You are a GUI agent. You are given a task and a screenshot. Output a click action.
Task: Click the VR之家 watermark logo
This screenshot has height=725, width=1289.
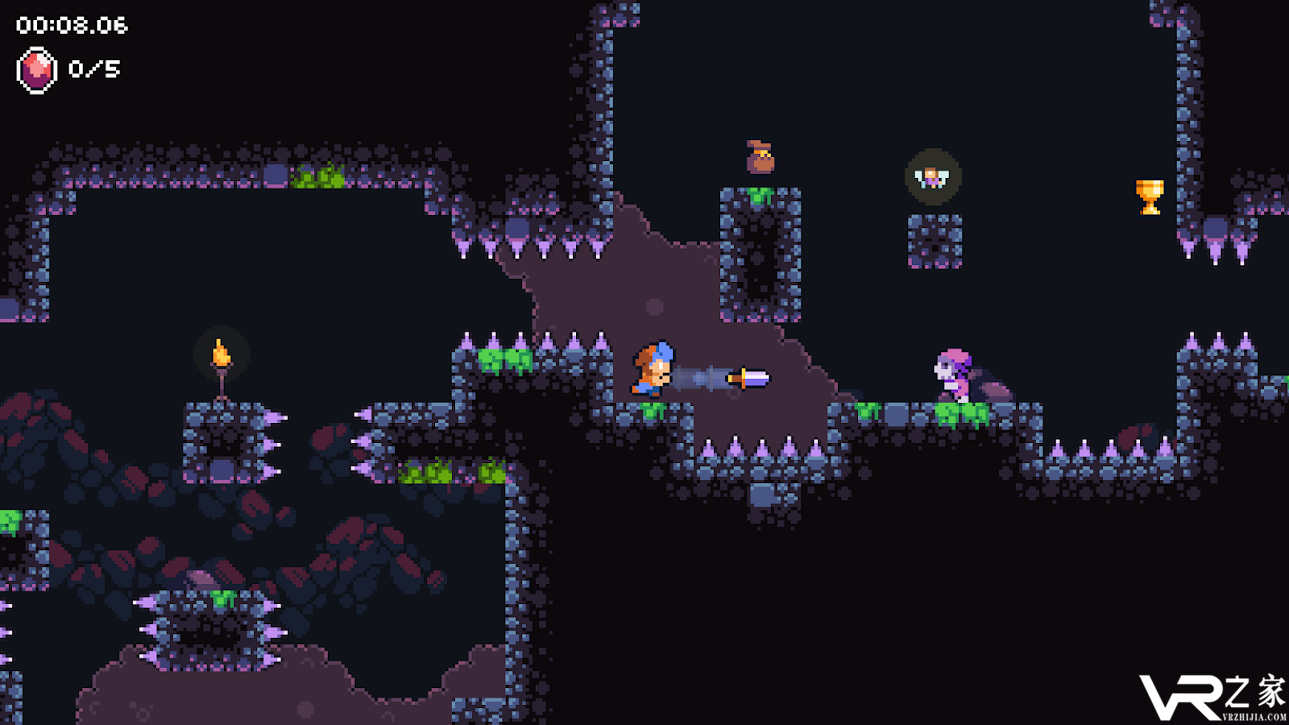click(1212, 696)
